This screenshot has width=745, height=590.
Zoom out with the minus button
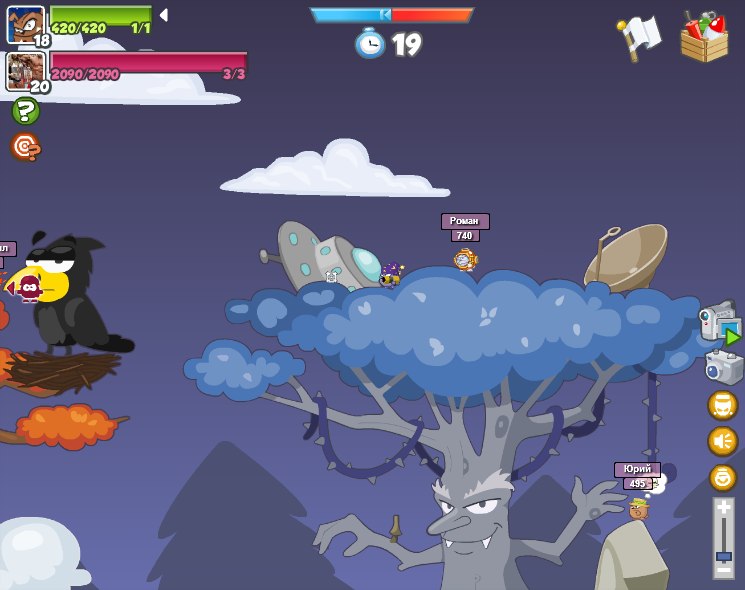pyautogui.click(x=723, y=568)
